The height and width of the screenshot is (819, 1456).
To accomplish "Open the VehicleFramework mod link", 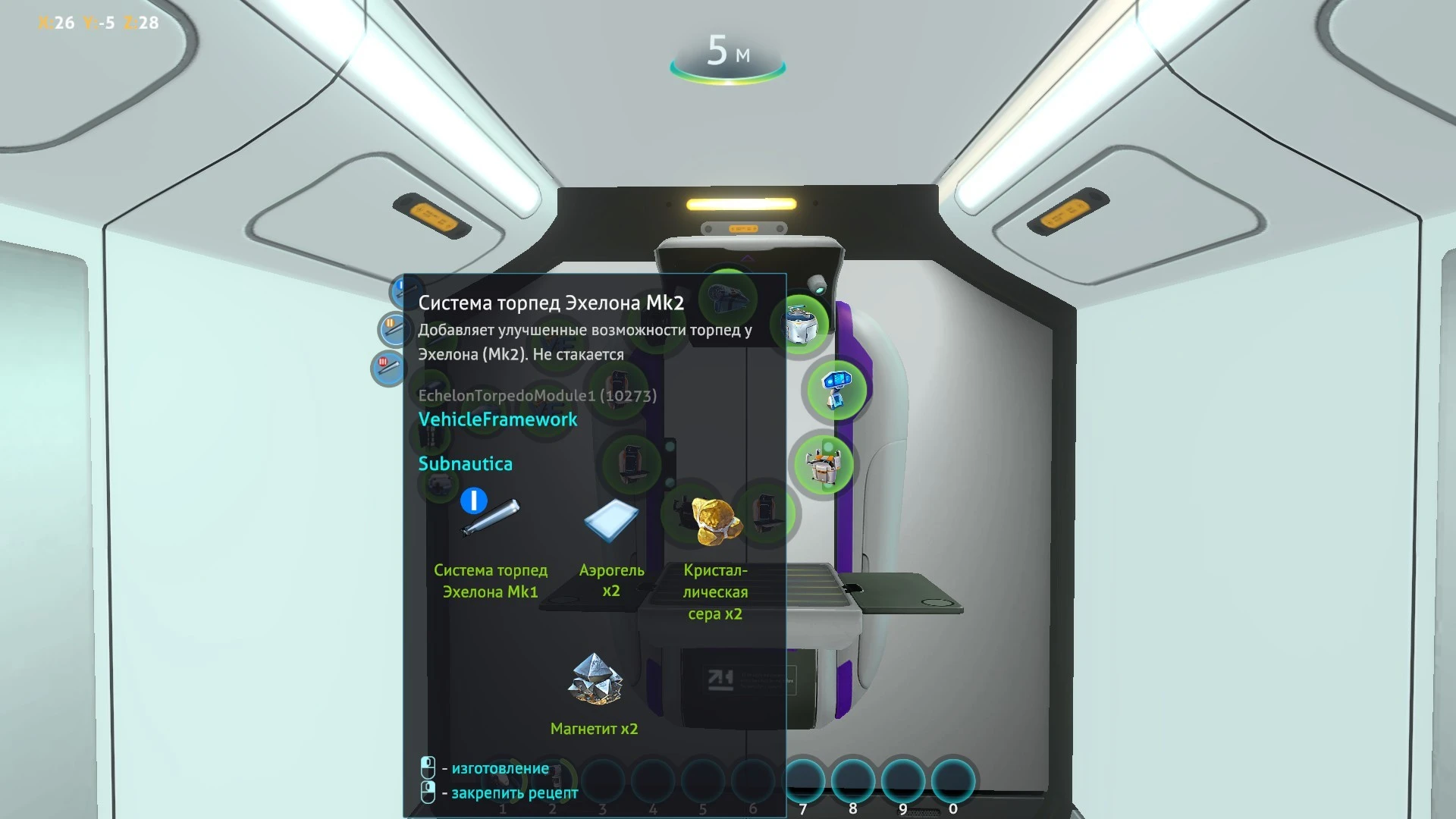I will tap(497, 419).
